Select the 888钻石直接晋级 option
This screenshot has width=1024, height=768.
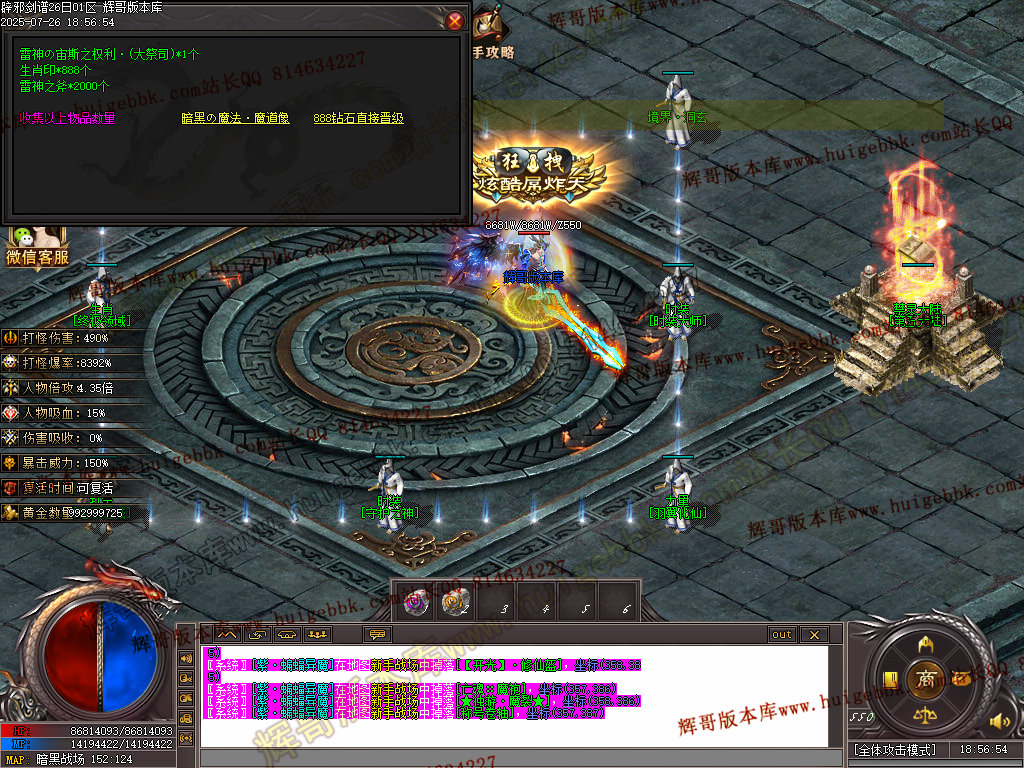358,118
